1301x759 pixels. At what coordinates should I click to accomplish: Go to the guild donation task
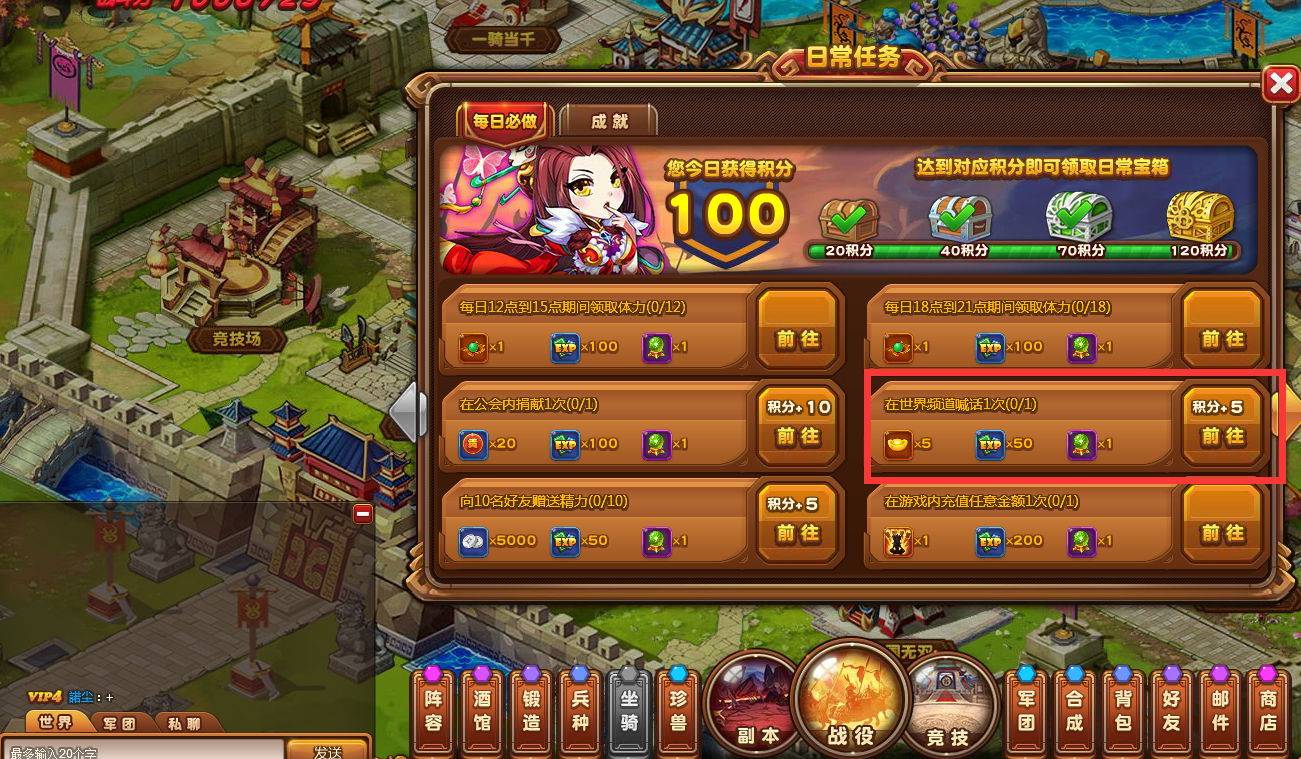797,437
